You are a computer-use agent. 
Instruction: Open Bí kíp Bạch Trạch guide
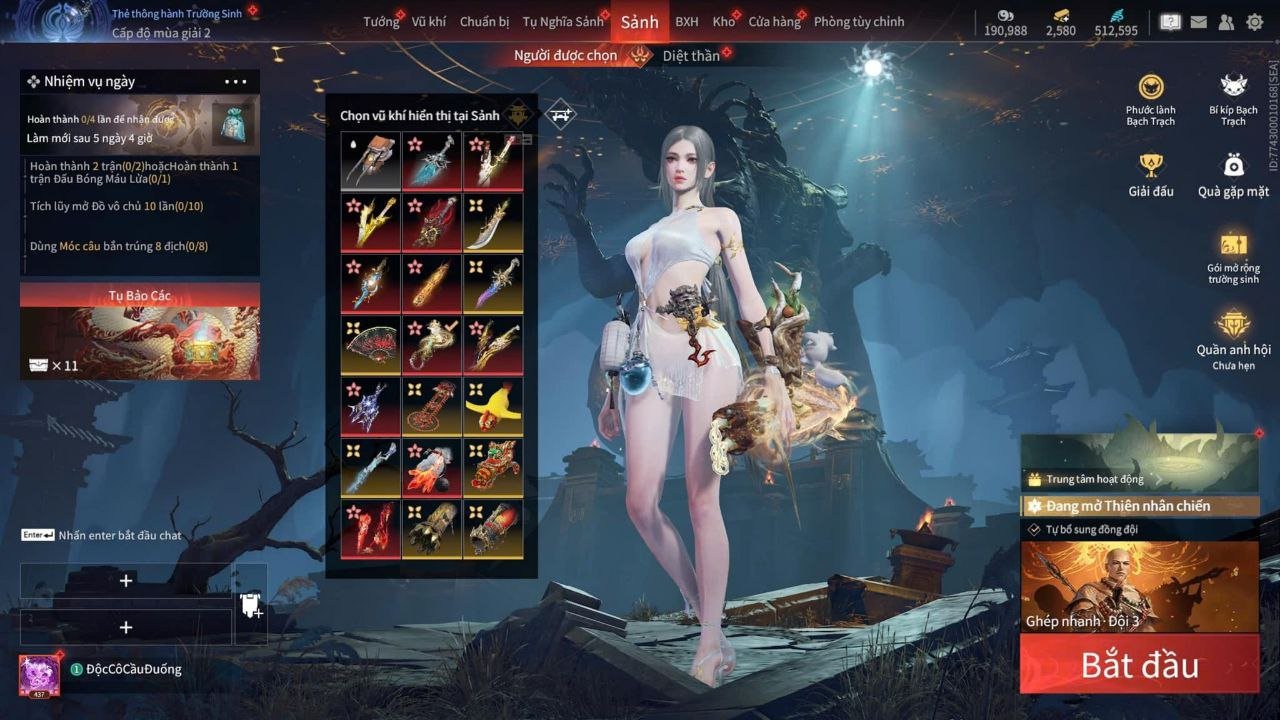1233,98
